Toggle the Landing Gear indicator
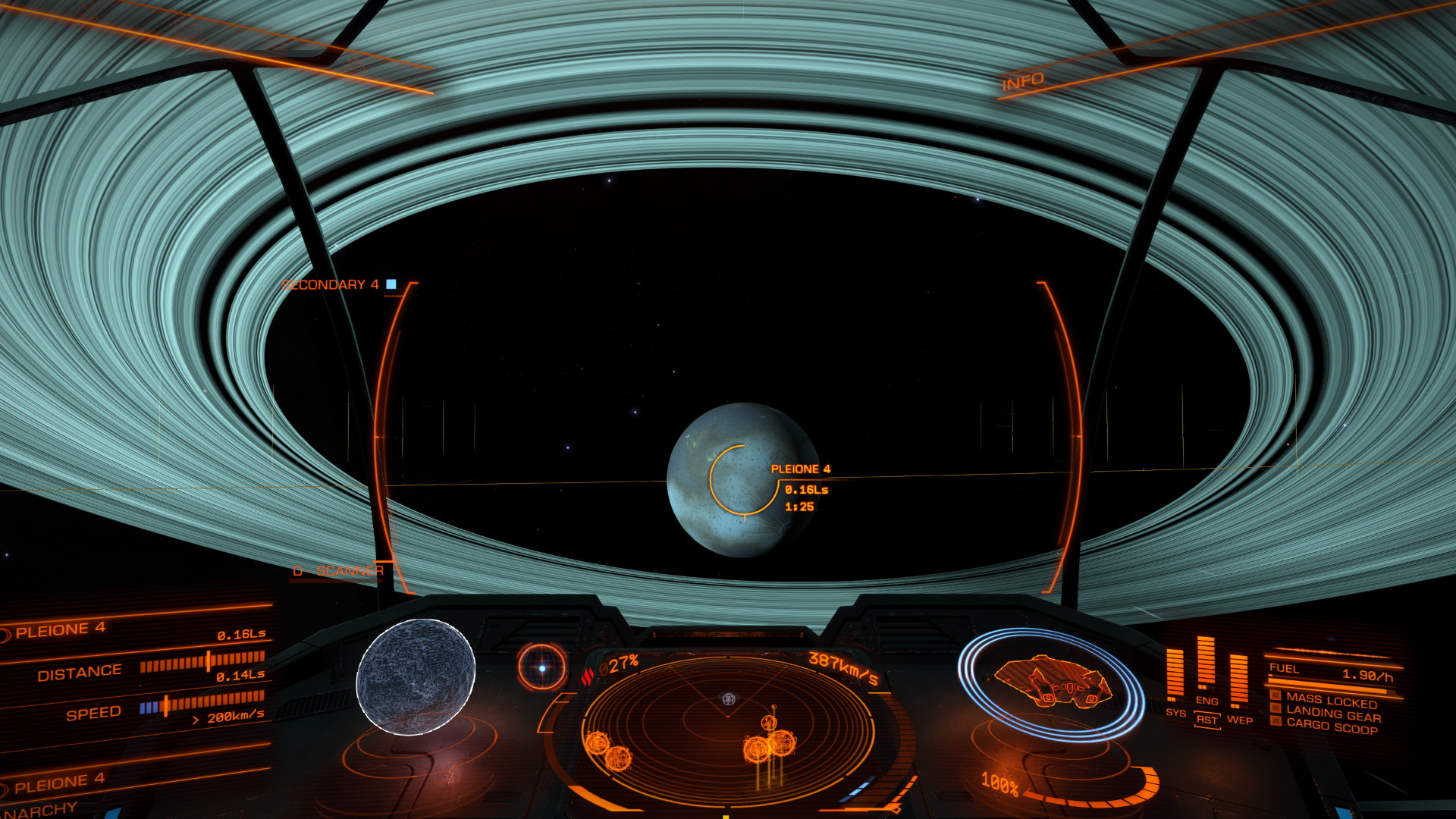1456x819 pixels. (x=1333, y=714)
